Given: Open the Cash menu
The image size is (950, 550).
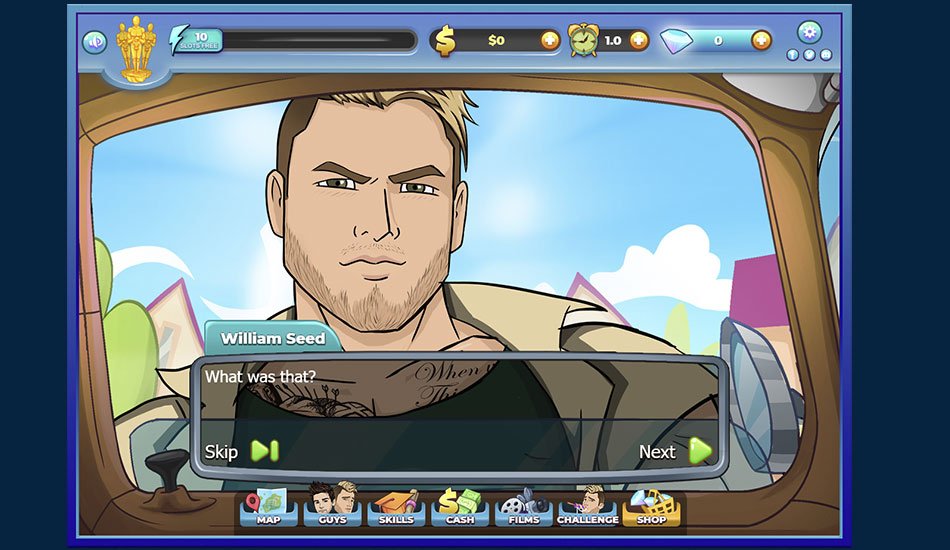Looking at the screenshot, I should (460, 507).
